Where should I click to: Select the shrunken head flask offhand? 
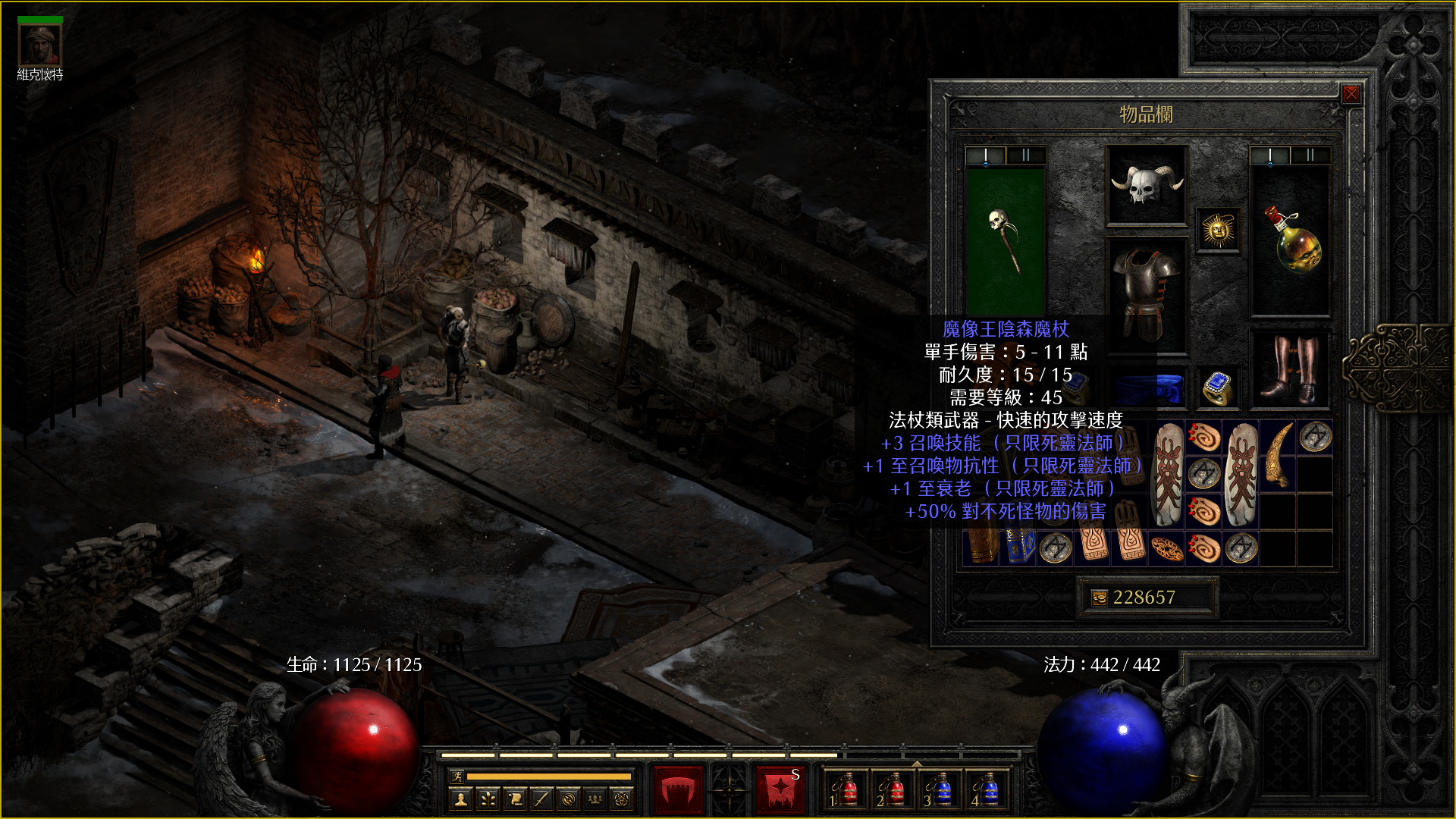1291,240
